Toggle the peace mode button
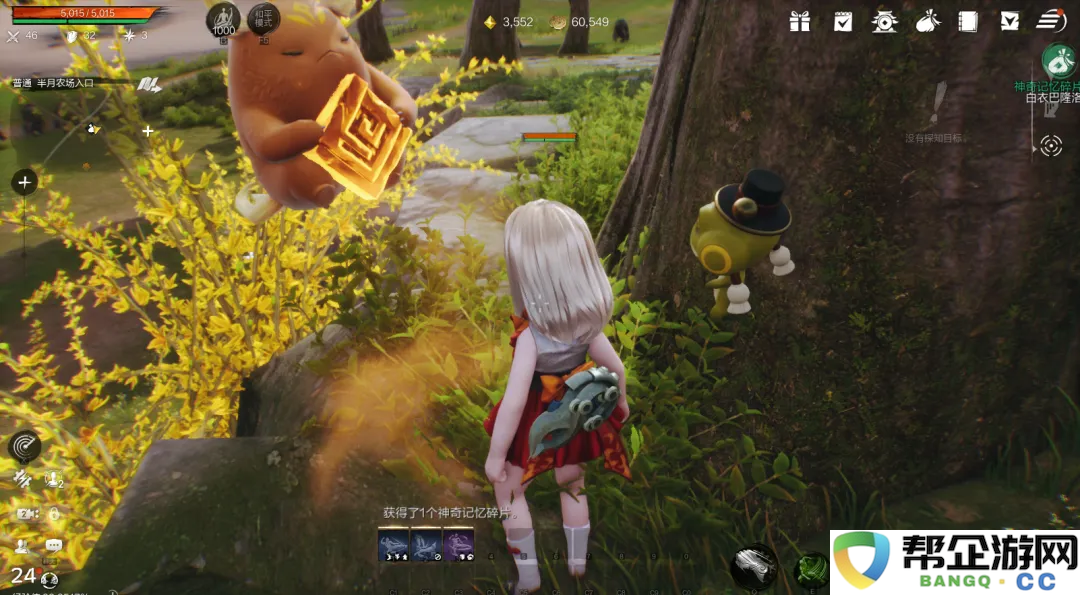The height and width of the screenshot is (595, 1080). pyautogui.click(x=264, y=19)
